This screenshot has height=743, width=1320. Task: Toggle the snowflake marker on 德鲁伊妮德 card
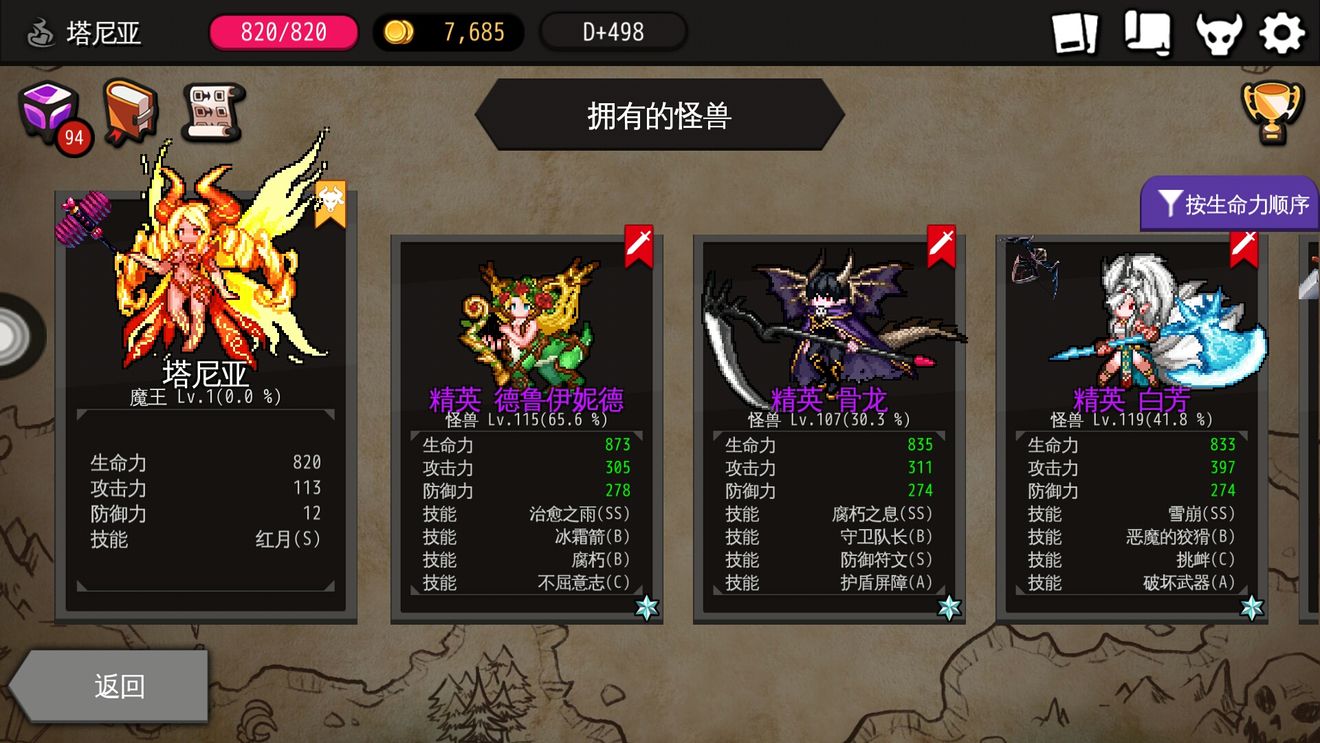[x=647, y=606]
